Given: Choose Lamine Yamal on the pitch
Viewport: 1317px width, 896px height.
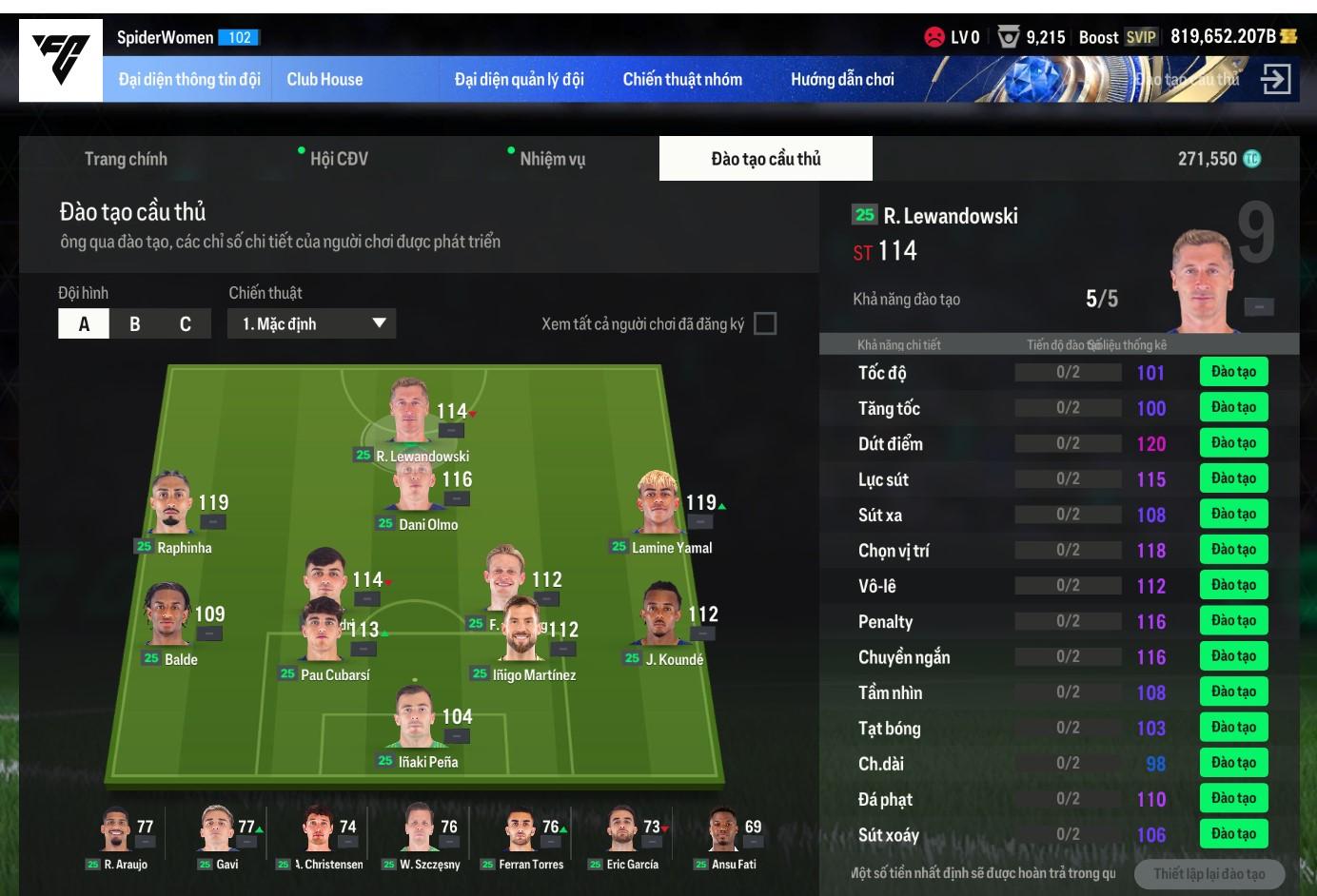Looking at the screenshot, I should click(658, 504).
